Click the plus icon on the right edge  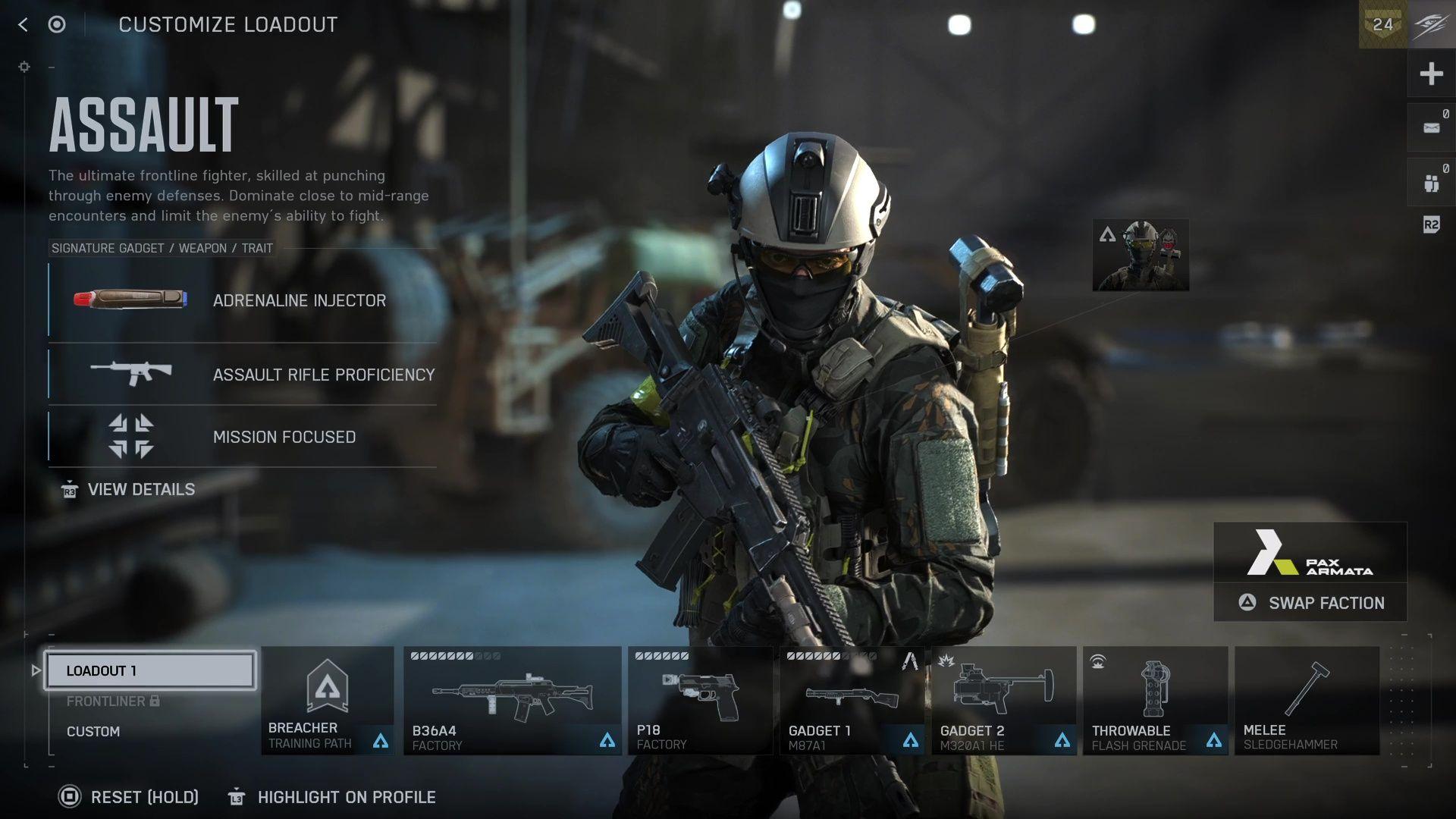point(1432,74)
